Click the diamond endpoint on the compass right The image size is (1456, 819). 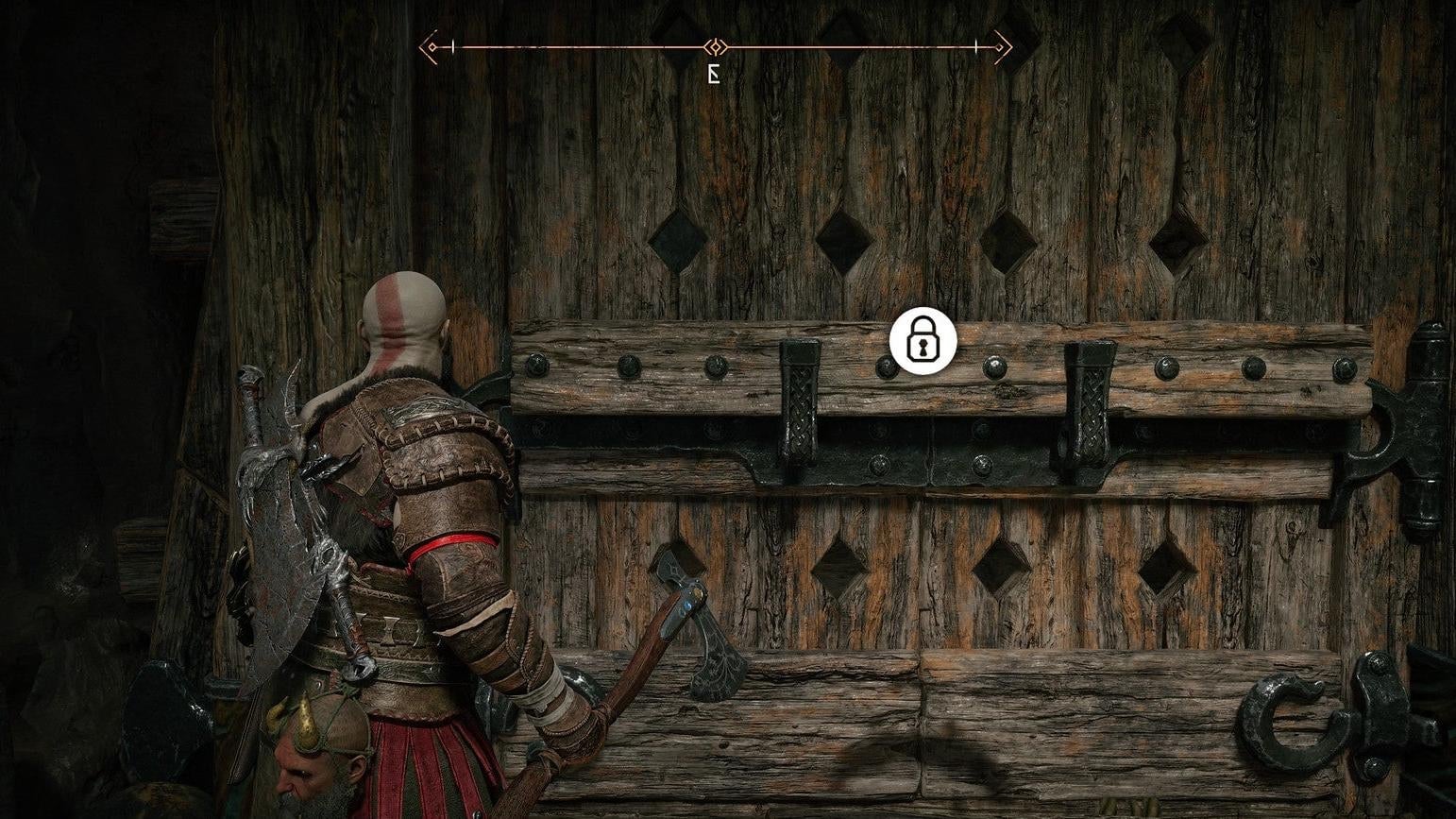click(x=999, y=46)
